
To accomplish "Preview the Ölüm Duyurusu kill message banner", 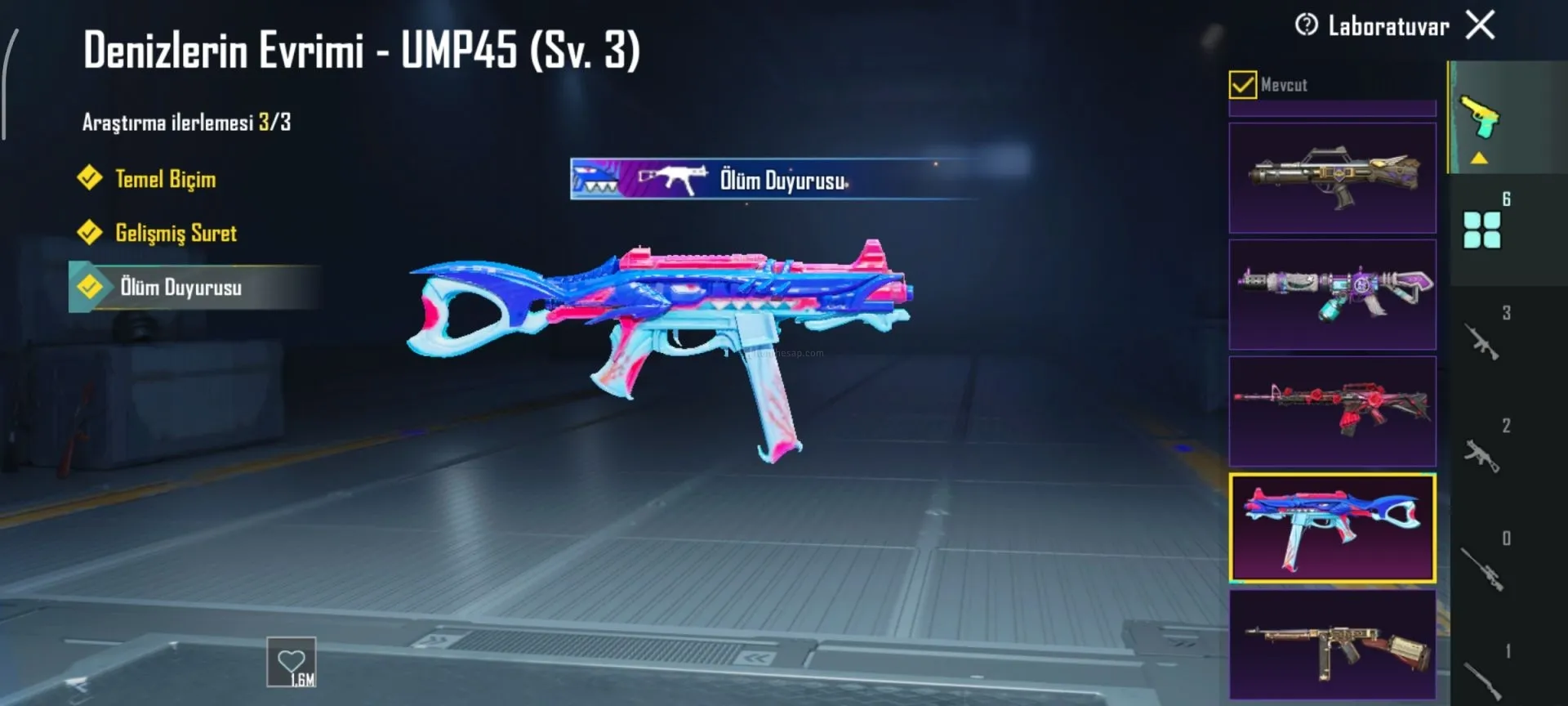I will point(776,179).
